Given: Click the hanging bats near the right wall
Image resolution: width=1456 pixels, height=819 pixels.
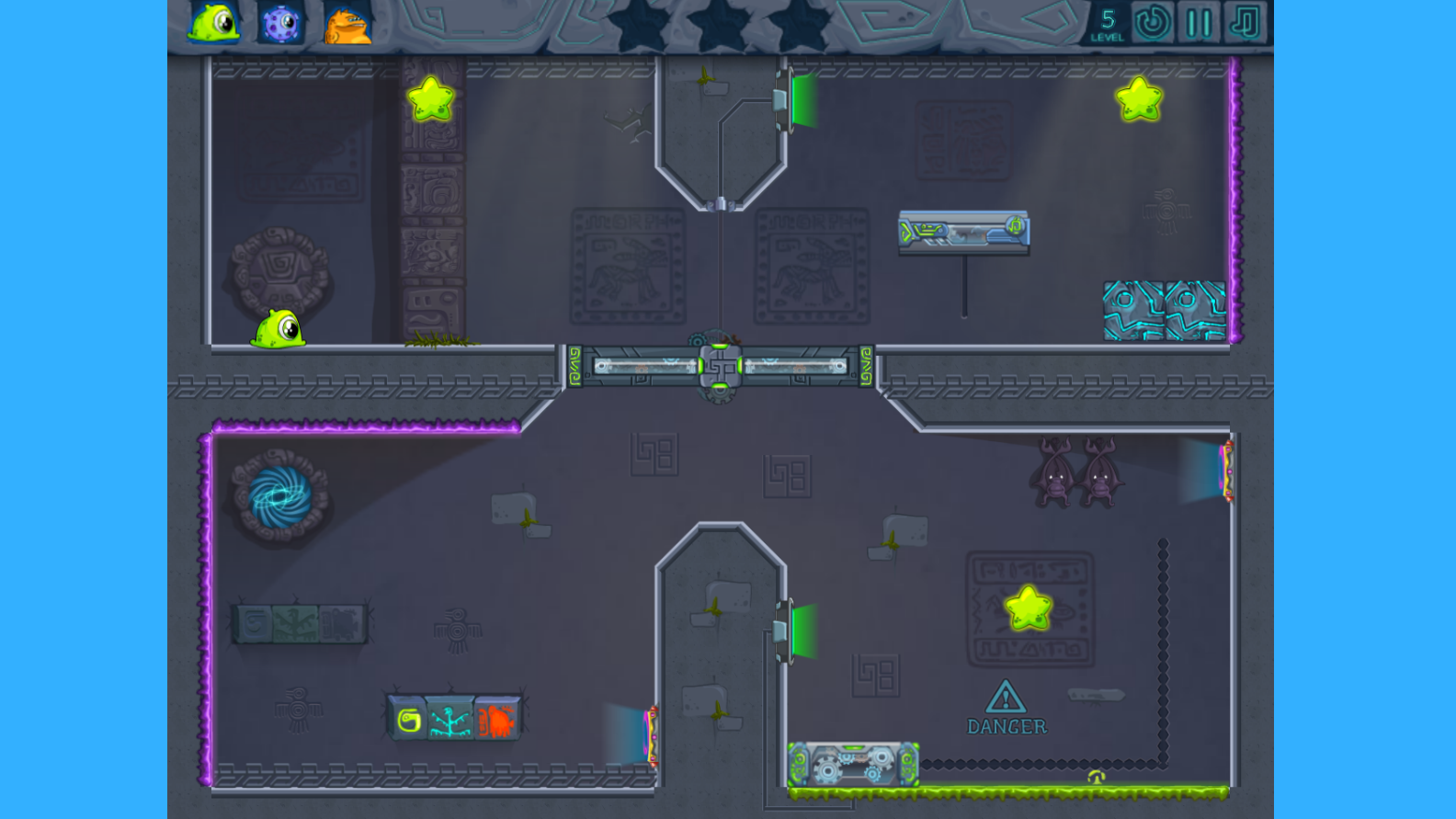Looking at the screenshot, I should point(1076,471).
